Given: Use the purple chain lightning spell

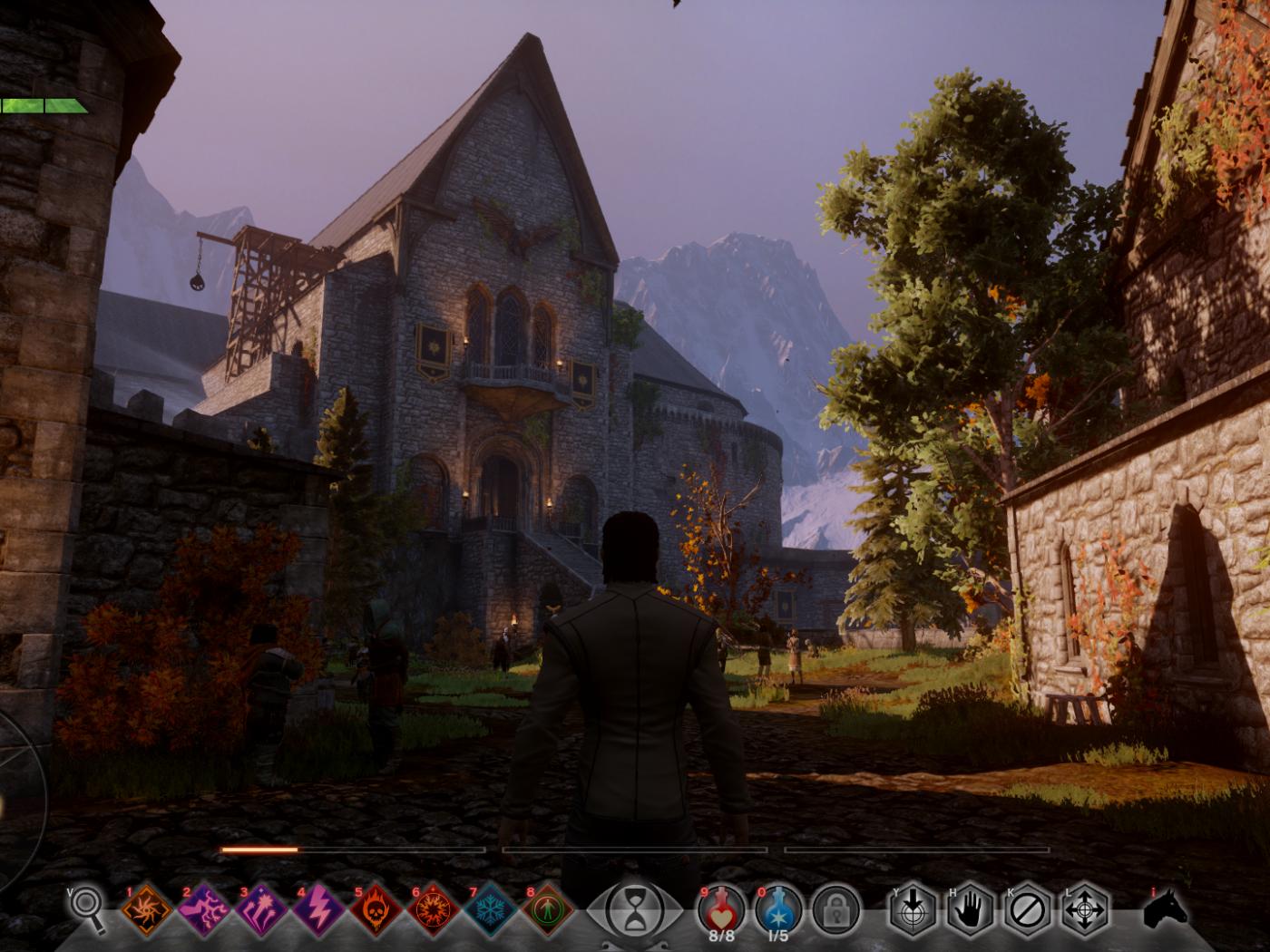Looking at the screenshot, I should 203,911.
